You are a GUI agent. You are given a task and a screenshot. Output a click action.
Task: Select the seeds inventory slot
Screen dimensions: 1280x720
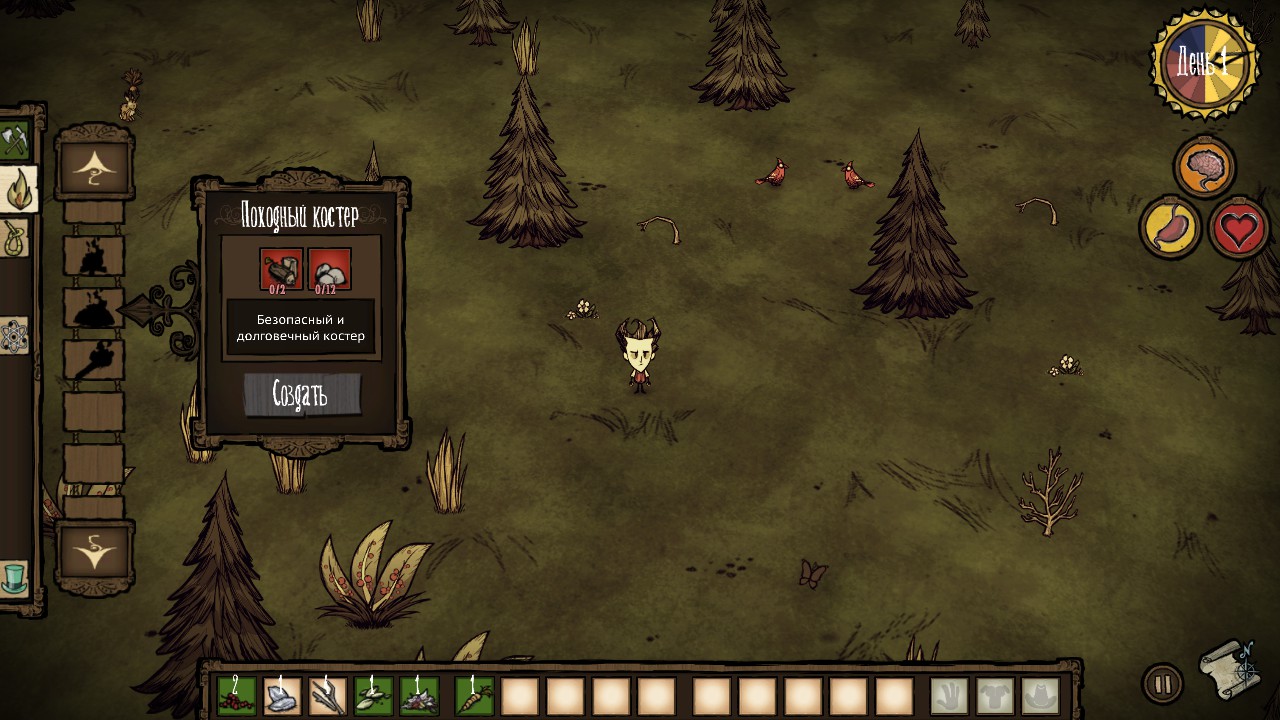[x=374, y=696]
